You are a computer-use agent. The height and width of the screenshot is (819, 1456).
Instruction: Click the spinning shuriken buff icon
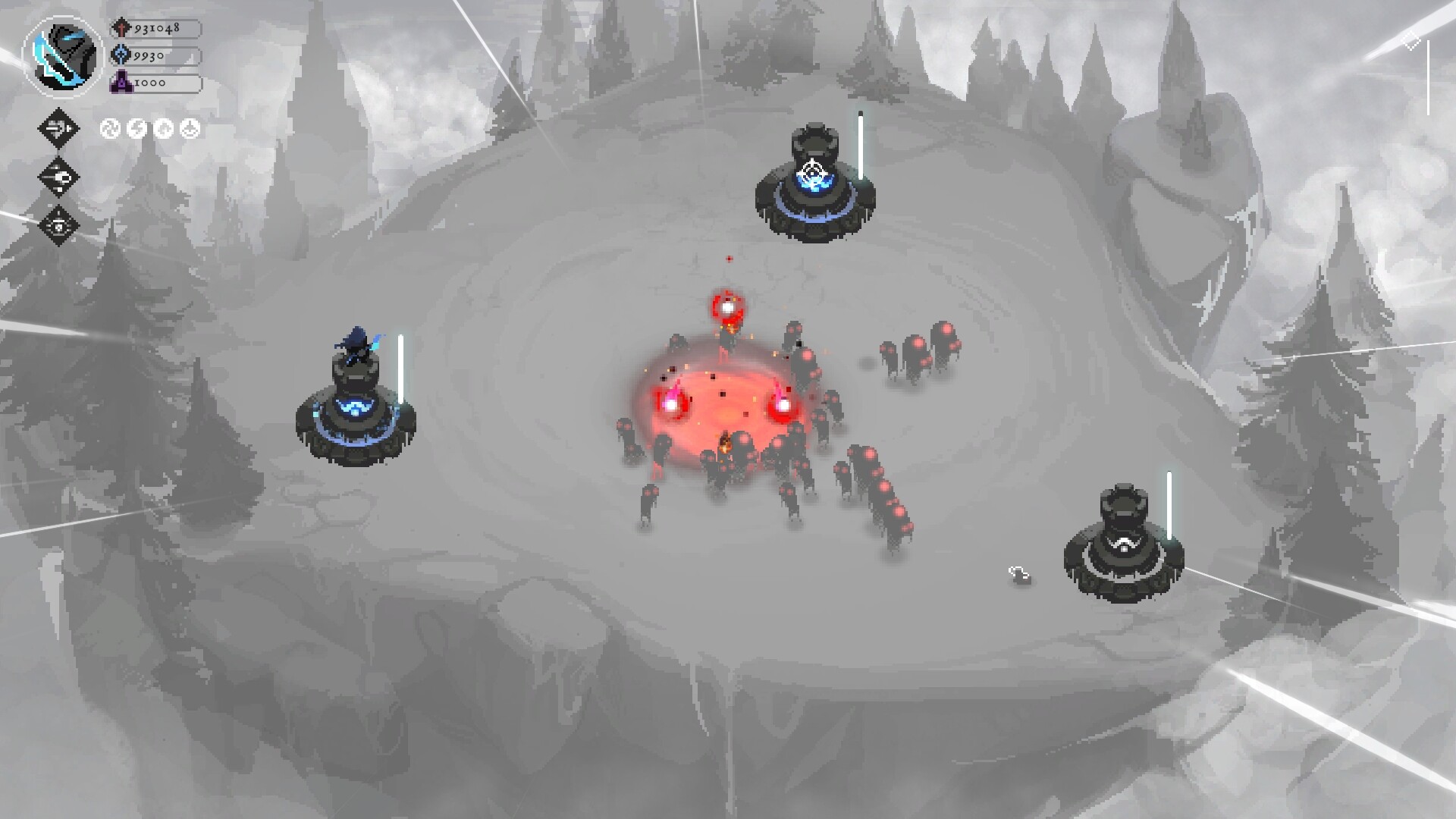coord(108,127)
